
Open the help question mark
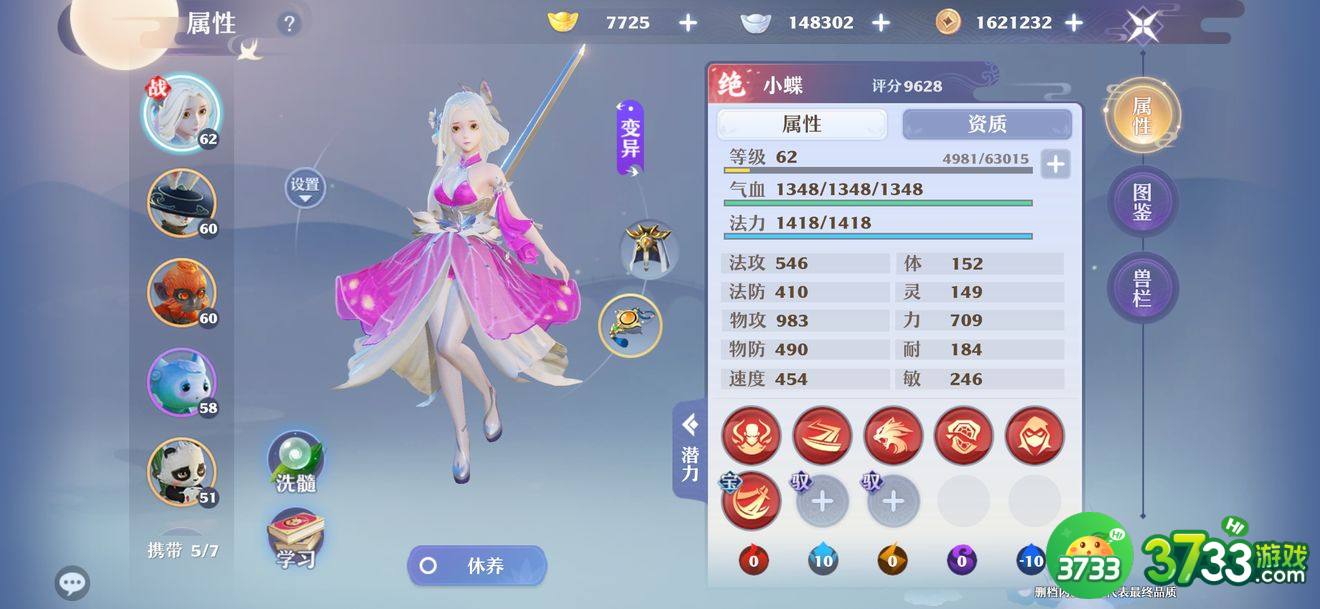point(289,23)
